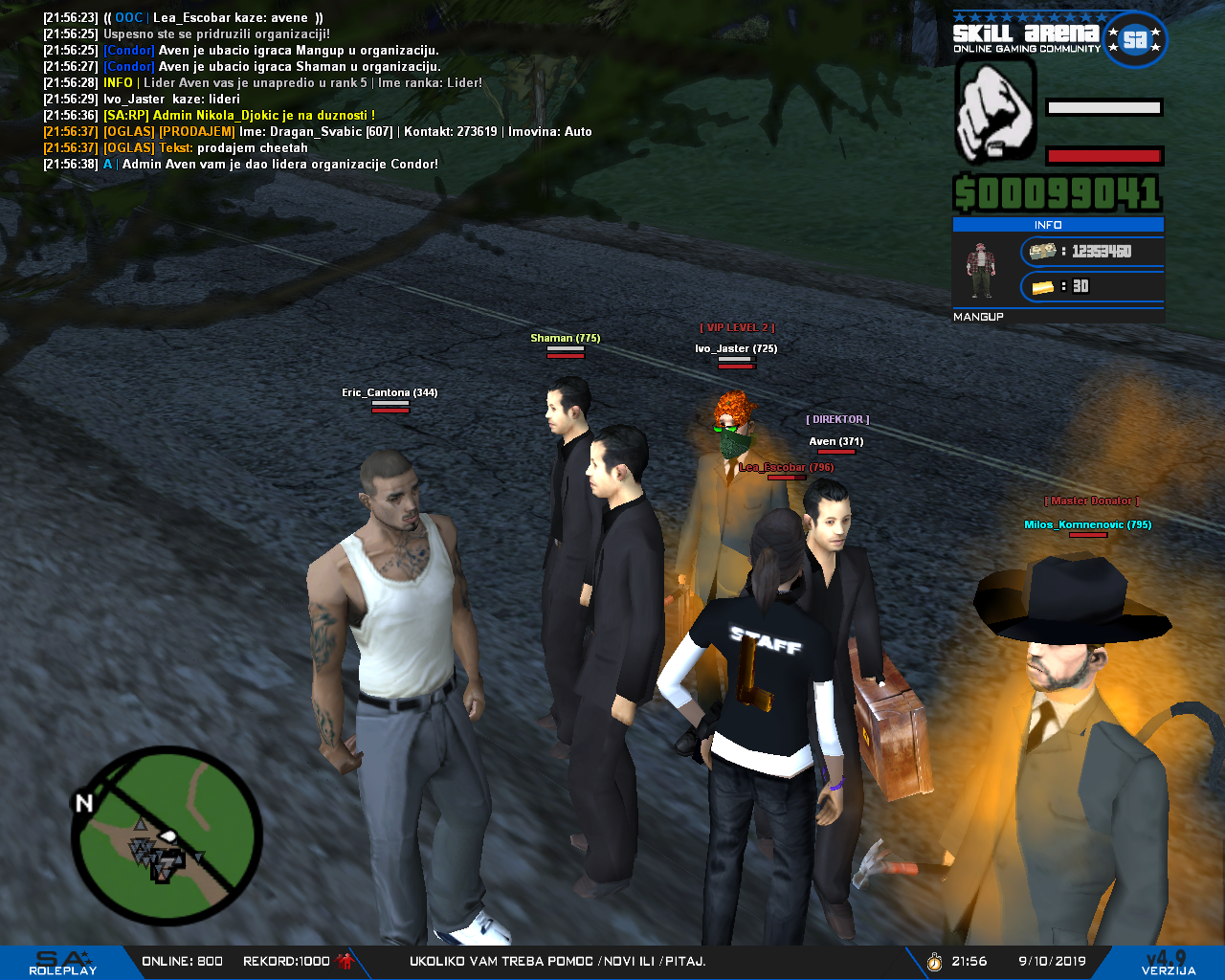Toggle the white armor bar display

click(x=1102, y=108)
